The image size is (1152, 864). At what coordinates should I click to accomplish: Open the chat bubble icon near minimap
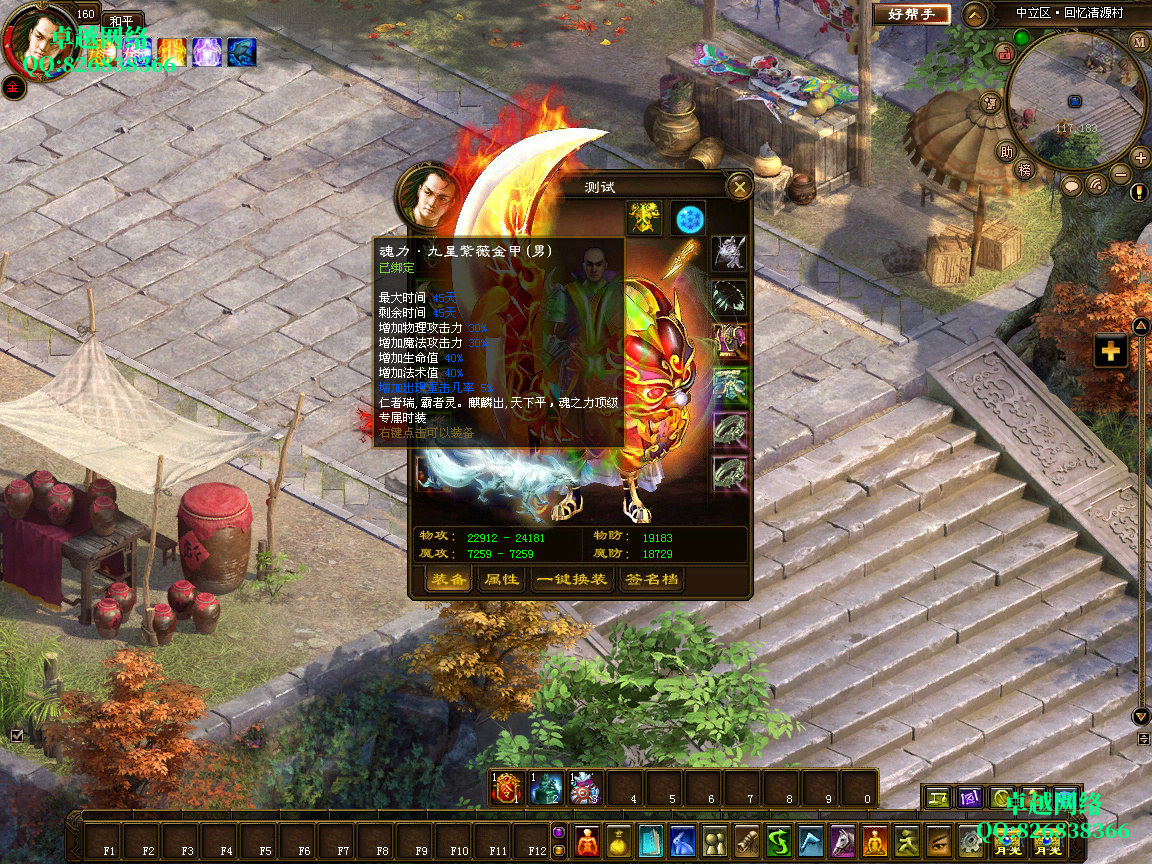pos(1071,185)
